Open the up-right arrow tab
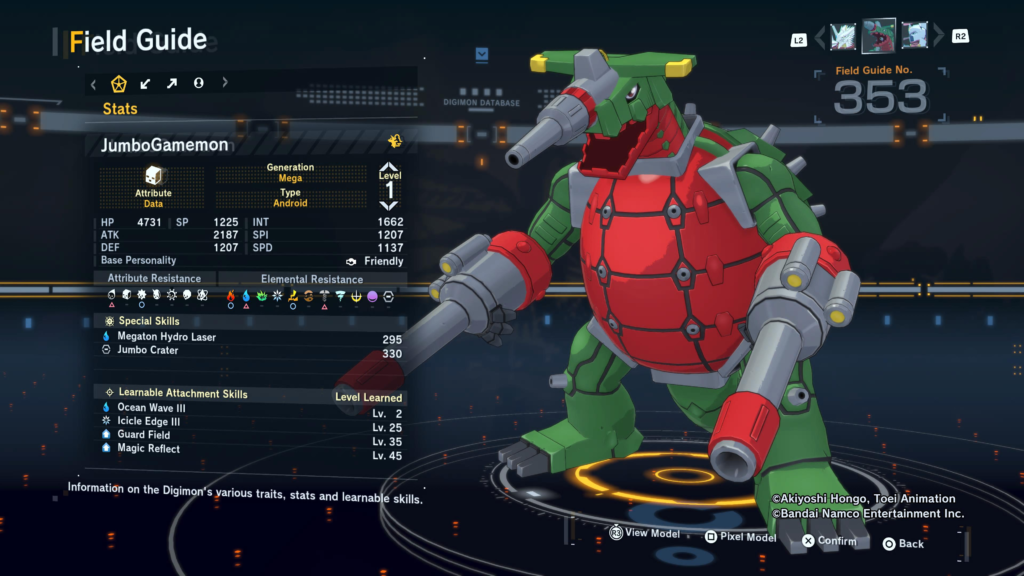 [x=172, y=83]
